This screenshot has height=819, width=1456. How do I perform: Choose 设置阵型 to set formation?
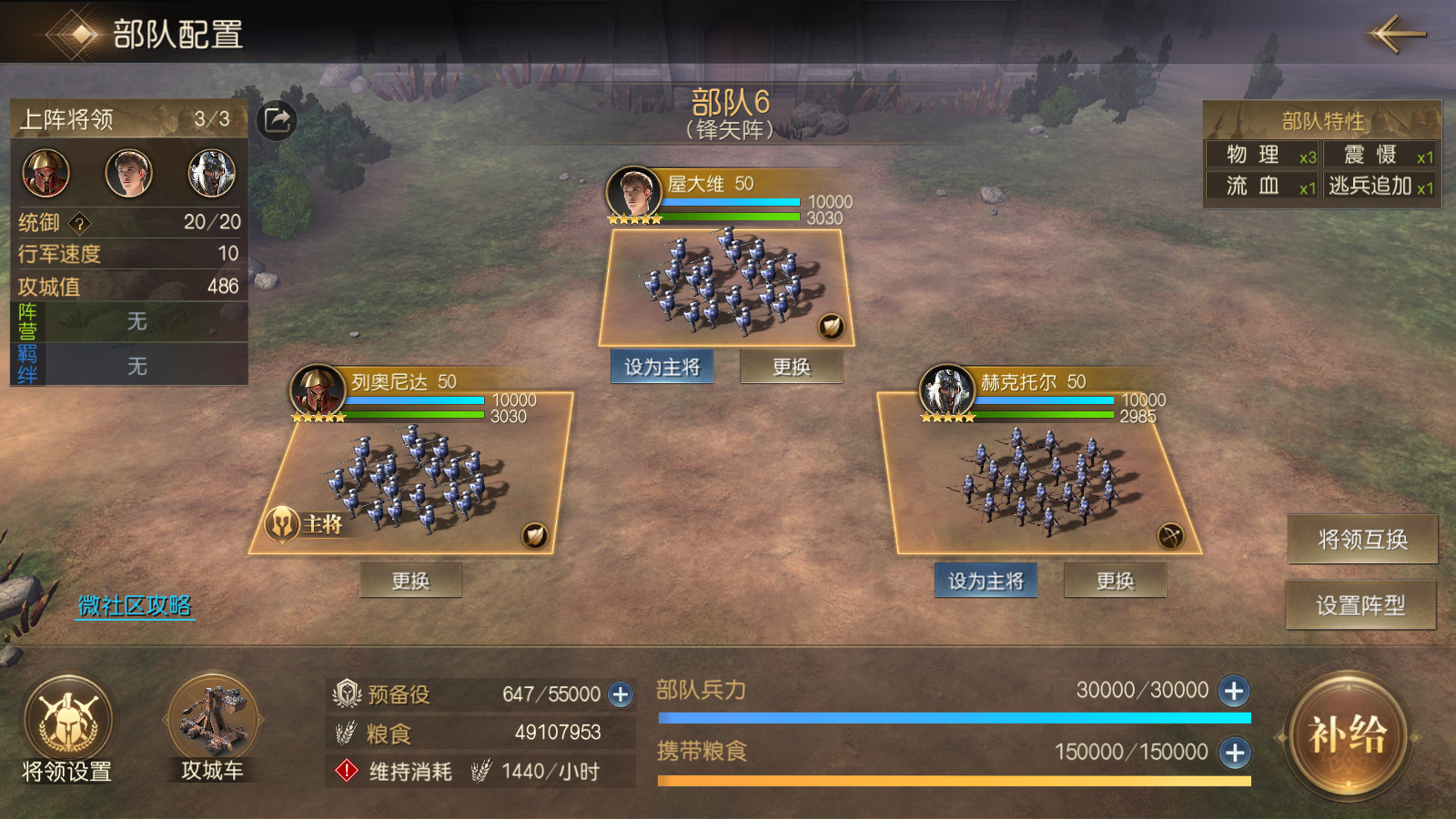1360,605
